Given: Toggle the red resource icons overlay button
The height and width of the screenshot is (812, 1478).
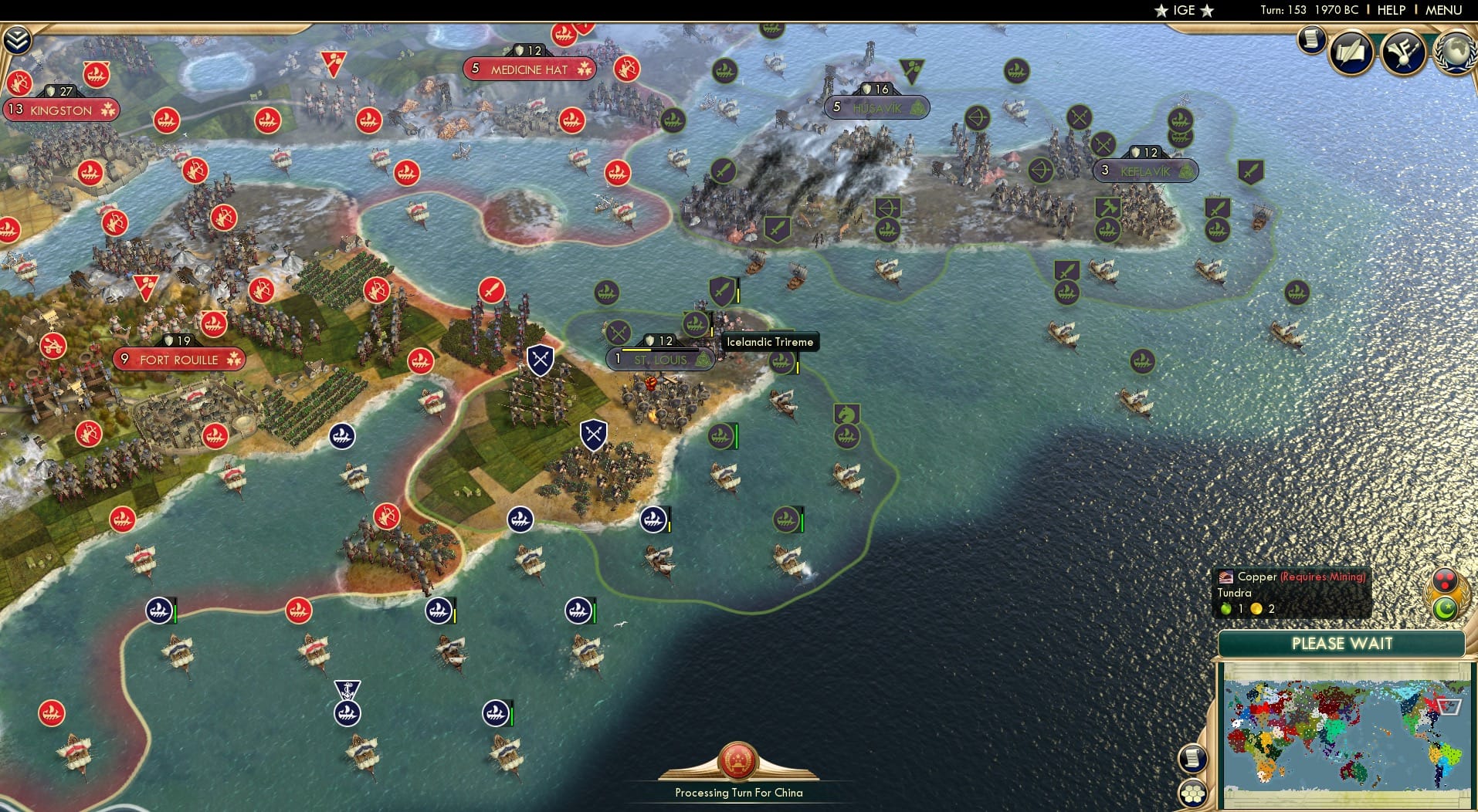Looking at the screenshot, I should [x=1444, y=581].
